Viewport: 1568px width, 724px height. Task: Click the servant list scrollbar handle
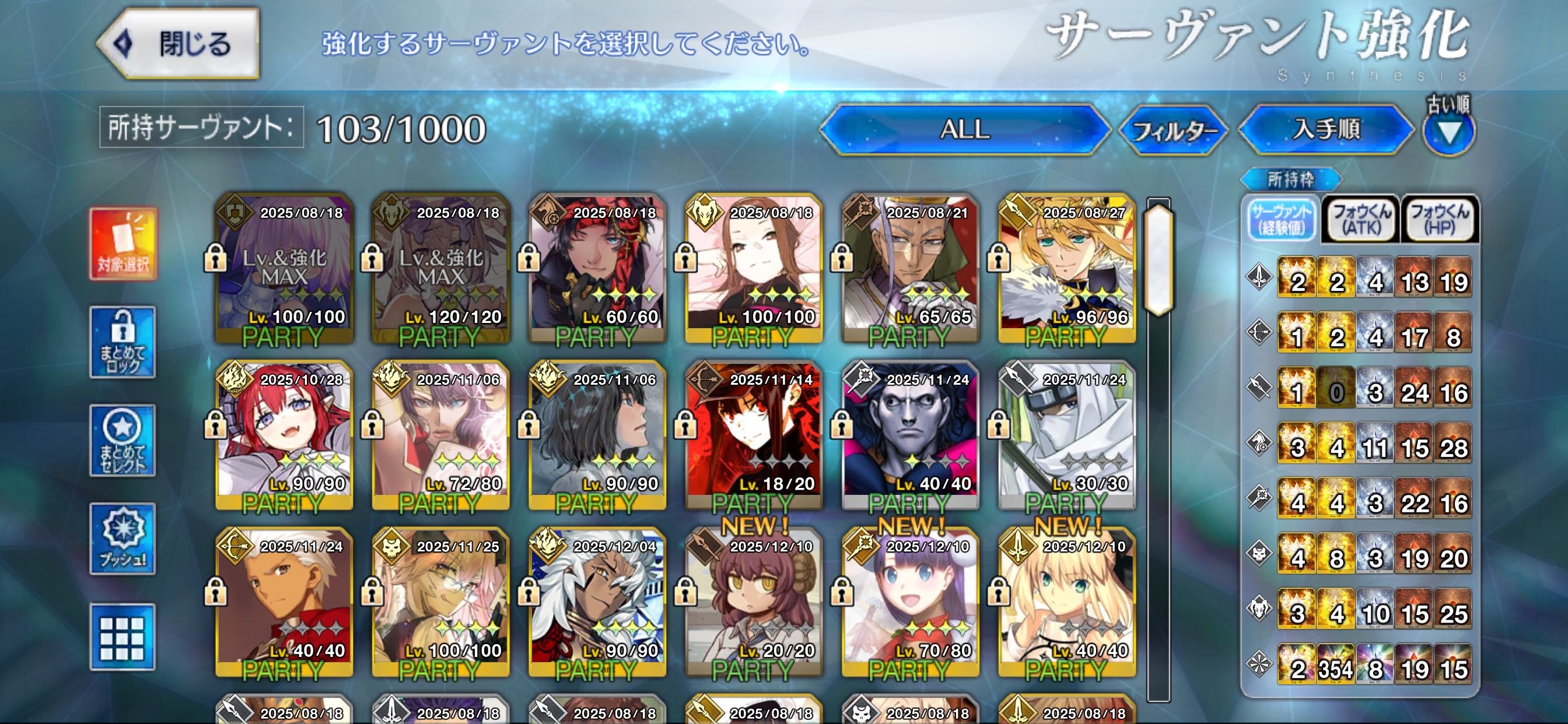[1158, 260]
